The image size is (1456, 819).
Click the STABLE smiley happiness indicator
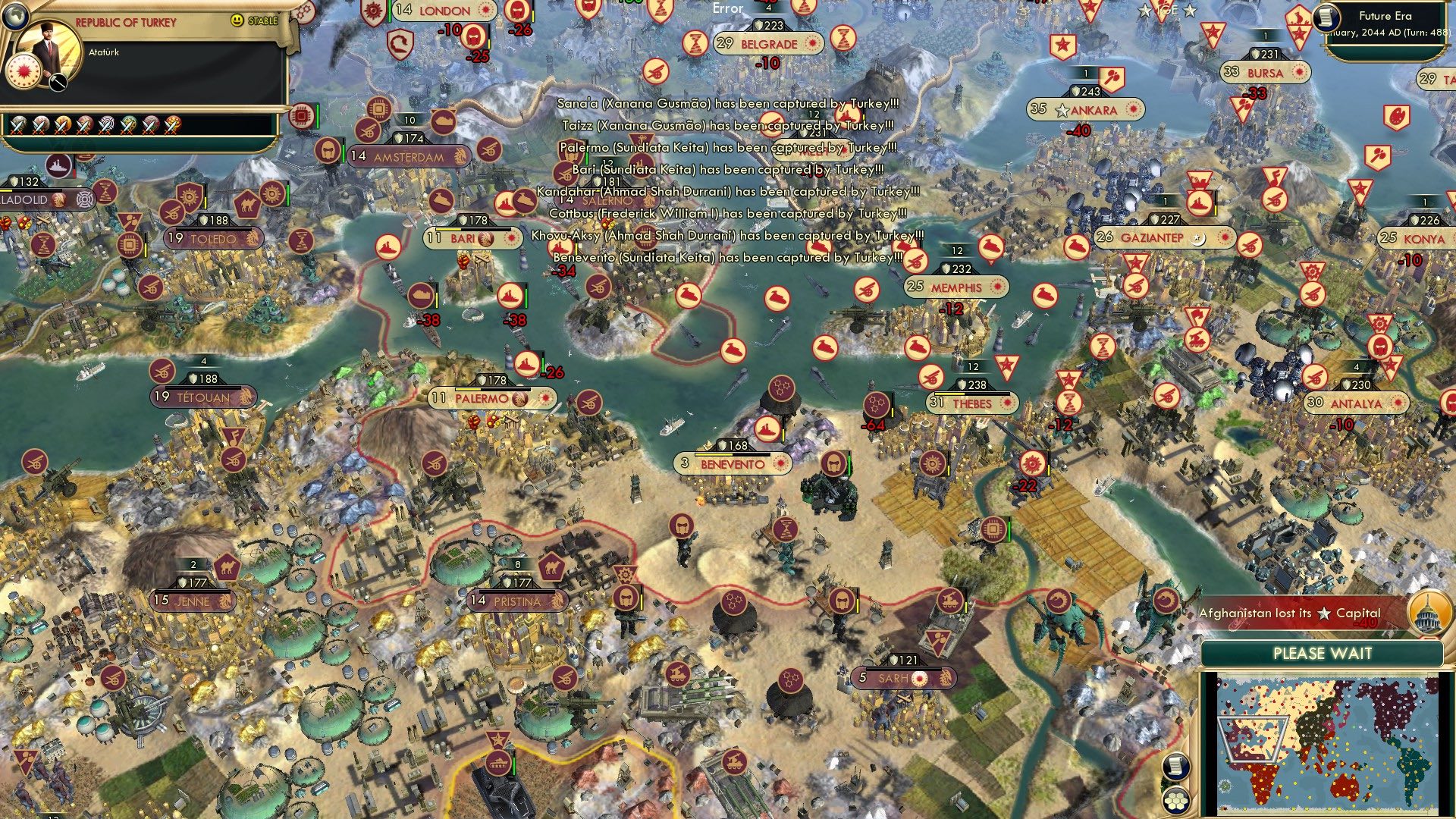237,20
